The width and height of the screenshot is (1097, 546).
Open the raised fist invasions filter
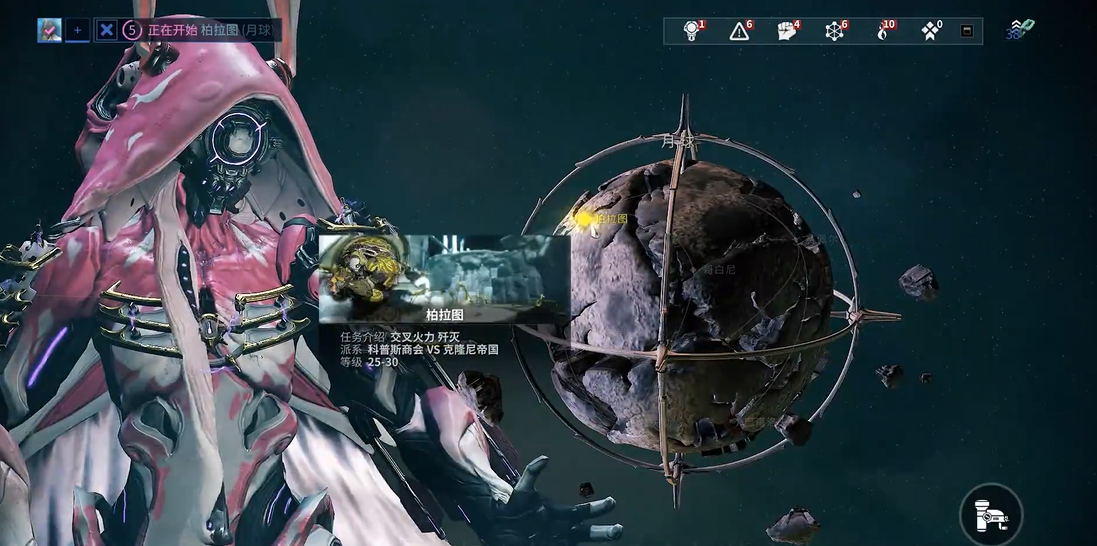tap(787, 31)
